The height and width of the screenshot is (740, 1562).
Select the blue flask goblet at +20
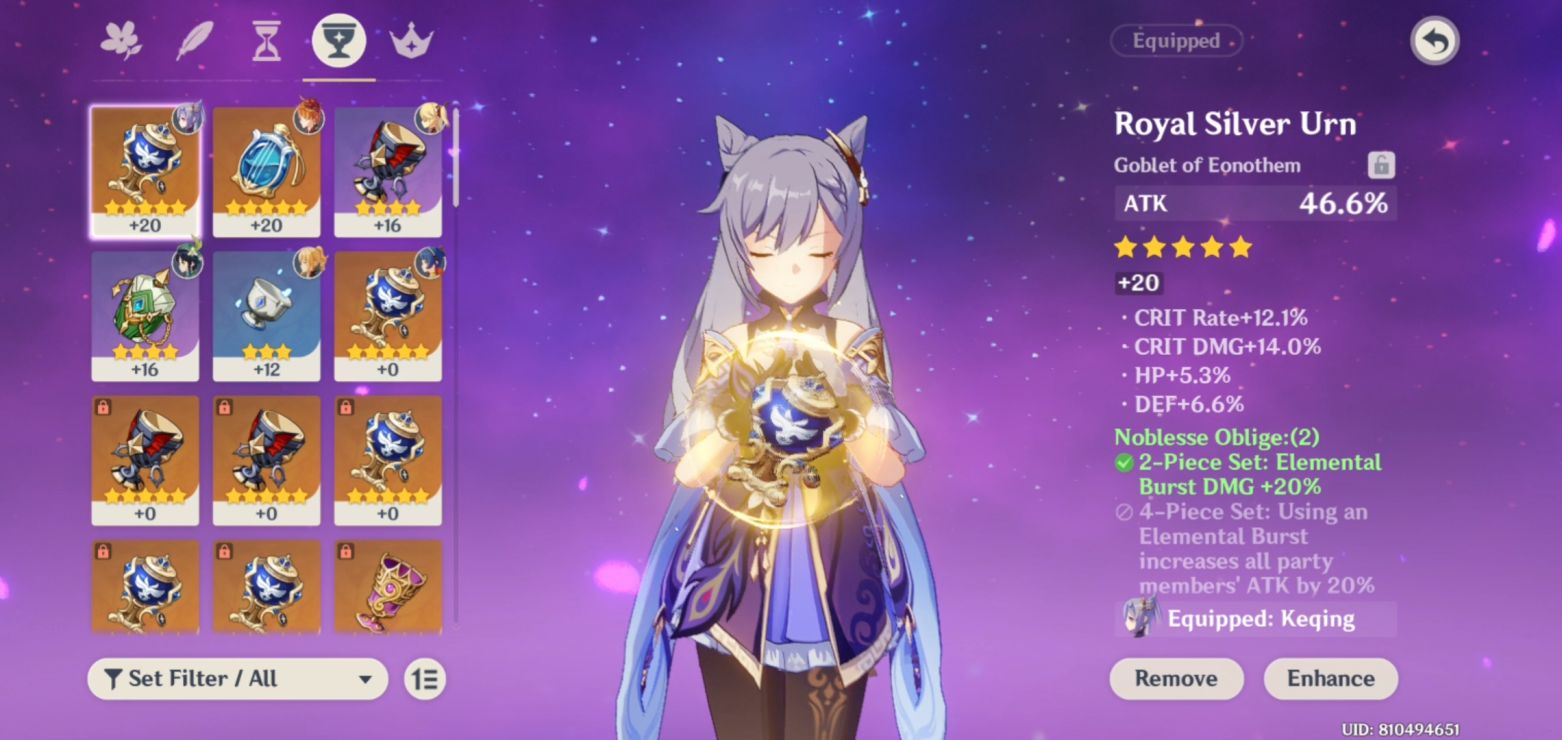(266, 170)
